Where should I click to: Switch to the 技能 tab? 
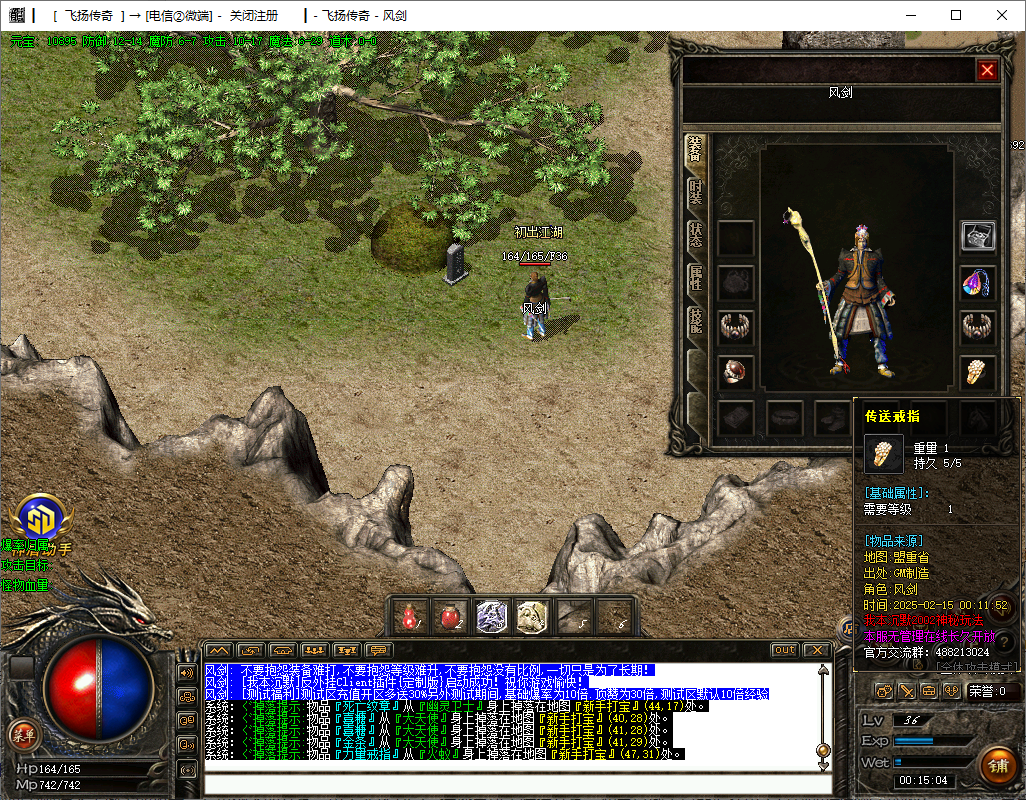click(695, 322)
